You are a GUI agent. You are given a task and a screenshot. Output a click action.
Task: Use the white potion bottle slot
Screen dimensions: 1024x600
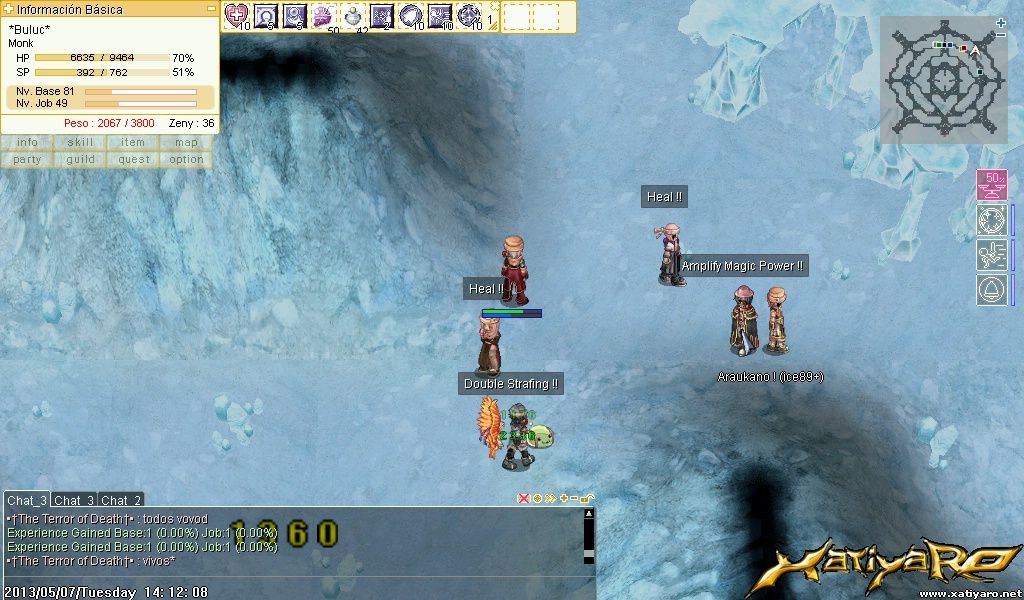click(x=353, y=15)
